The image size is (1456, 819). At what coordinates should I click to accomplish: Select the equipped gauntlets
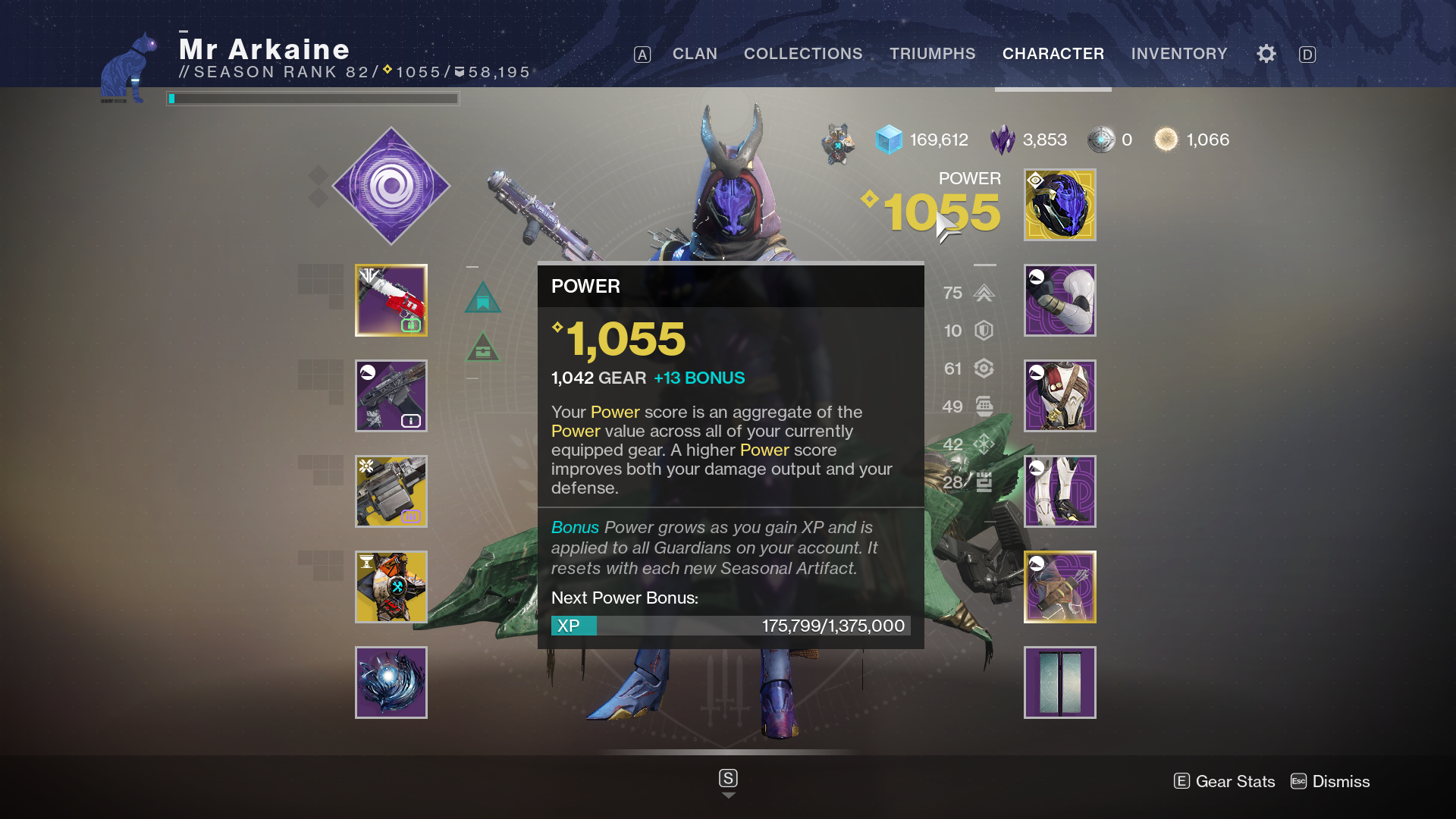tap(1059, 300)
